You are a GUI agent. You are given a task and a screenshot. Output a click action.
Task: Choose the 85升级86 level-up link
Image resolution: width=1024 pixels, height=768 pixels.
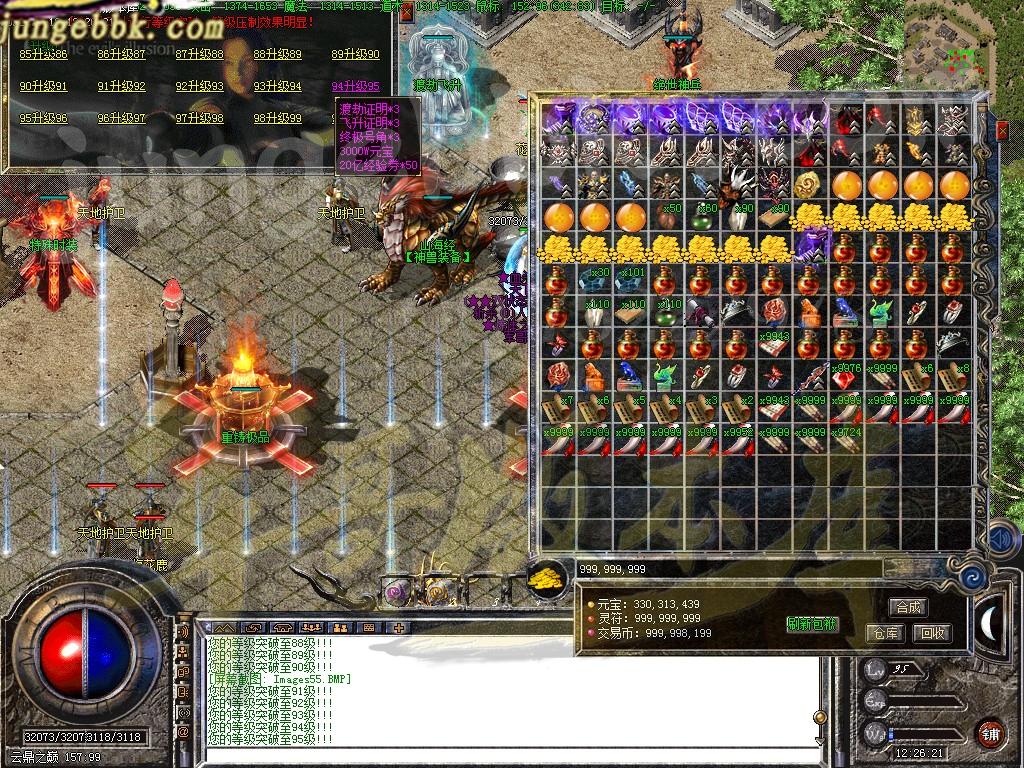click(44, 54)
